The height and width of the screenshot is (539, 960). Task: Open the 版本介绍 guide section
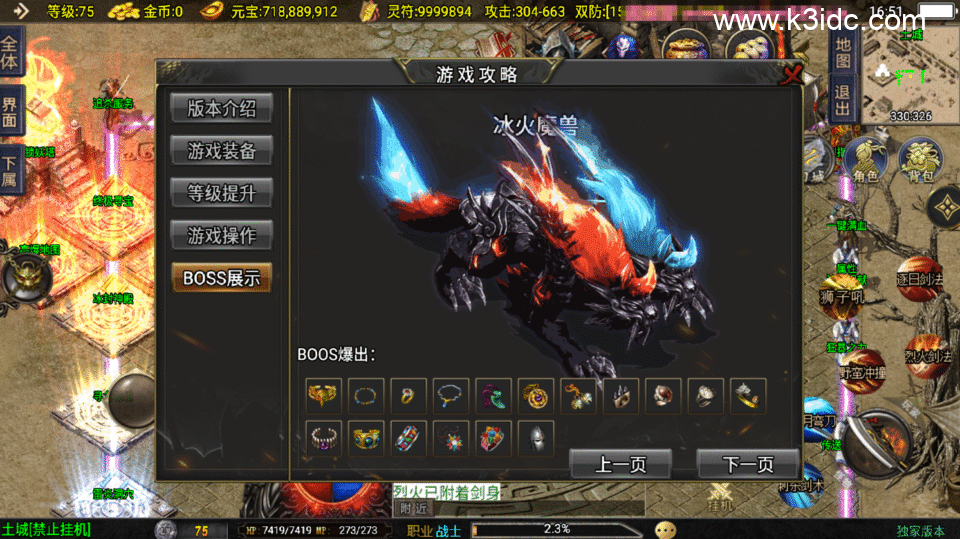(221, 108)
